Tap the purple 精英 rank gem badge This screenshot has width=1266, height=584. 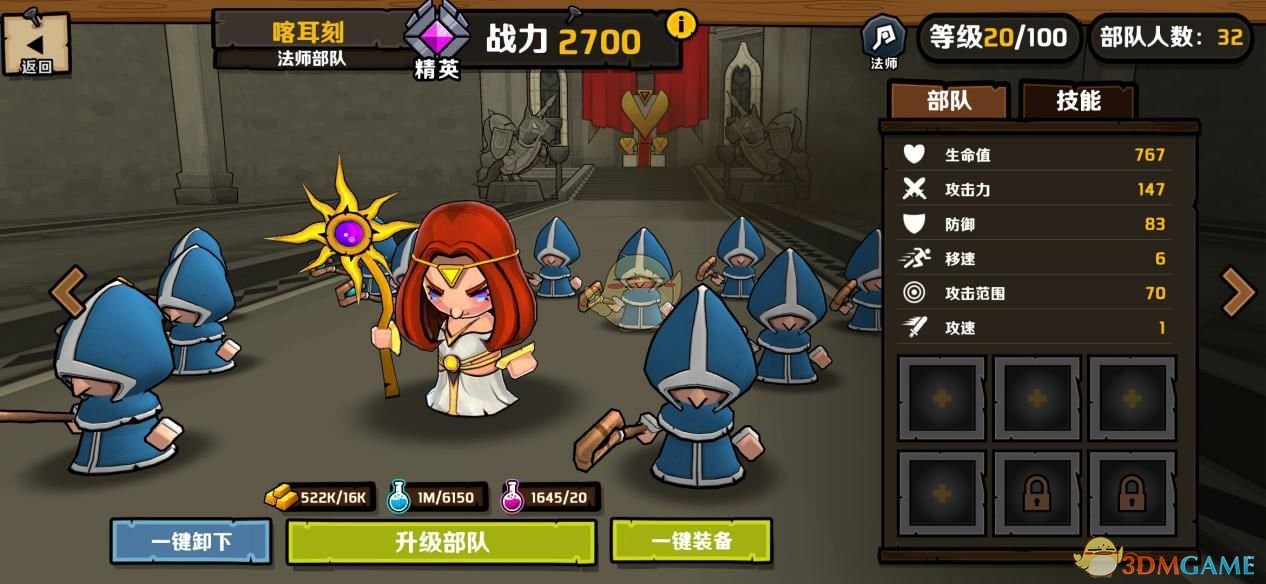pyautogui.click(x=436, y=36)
